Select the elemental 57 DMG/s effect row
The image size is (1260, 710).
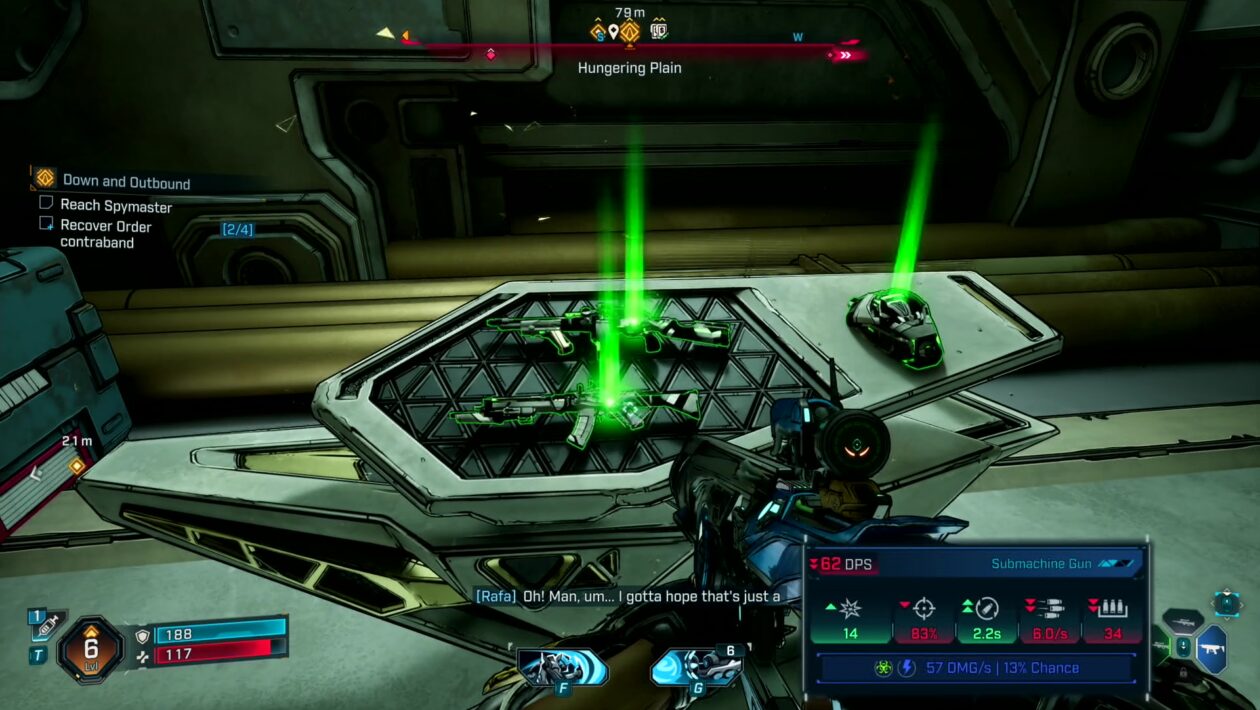point(976,668)
